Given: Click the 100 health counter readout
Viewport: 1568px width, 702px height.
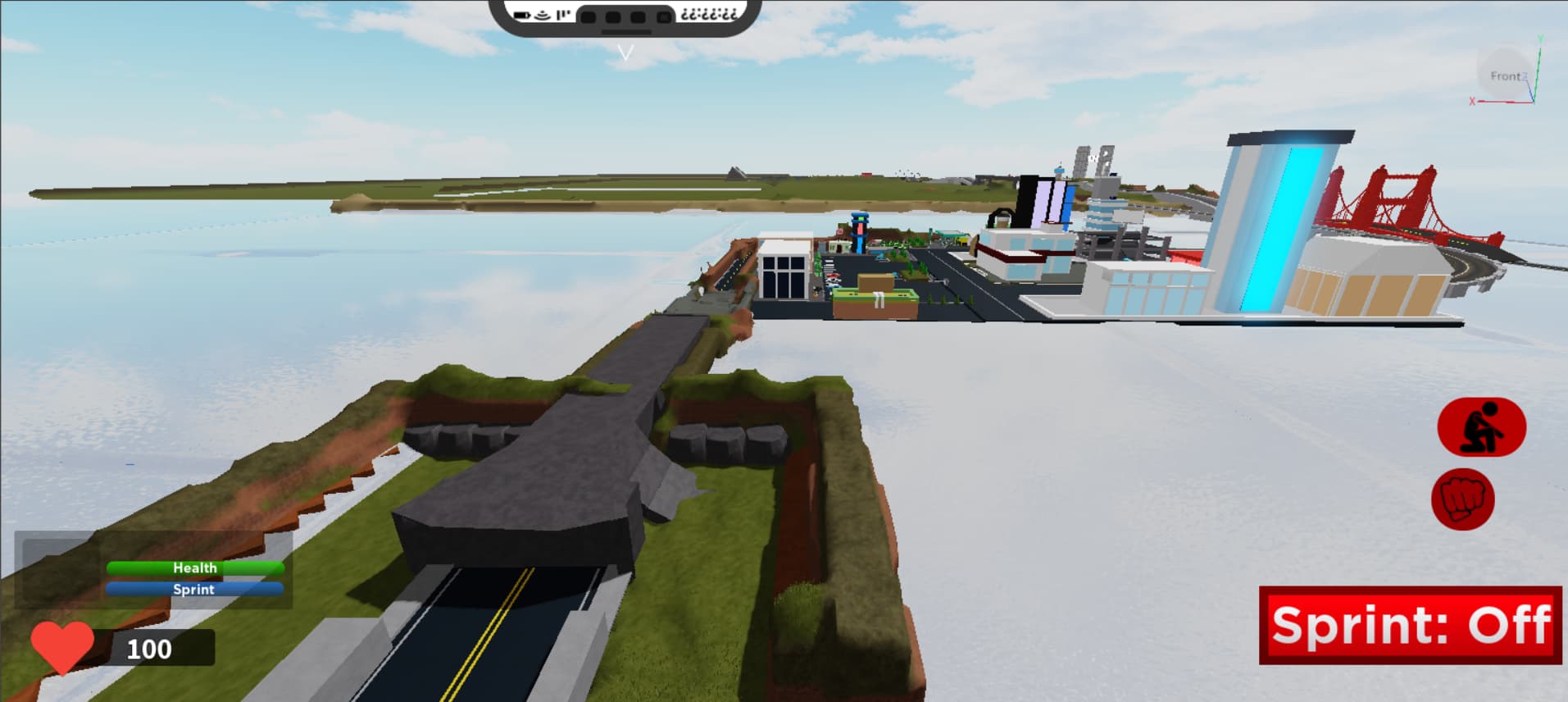Looking at the screenshot, I should [148, 650].
